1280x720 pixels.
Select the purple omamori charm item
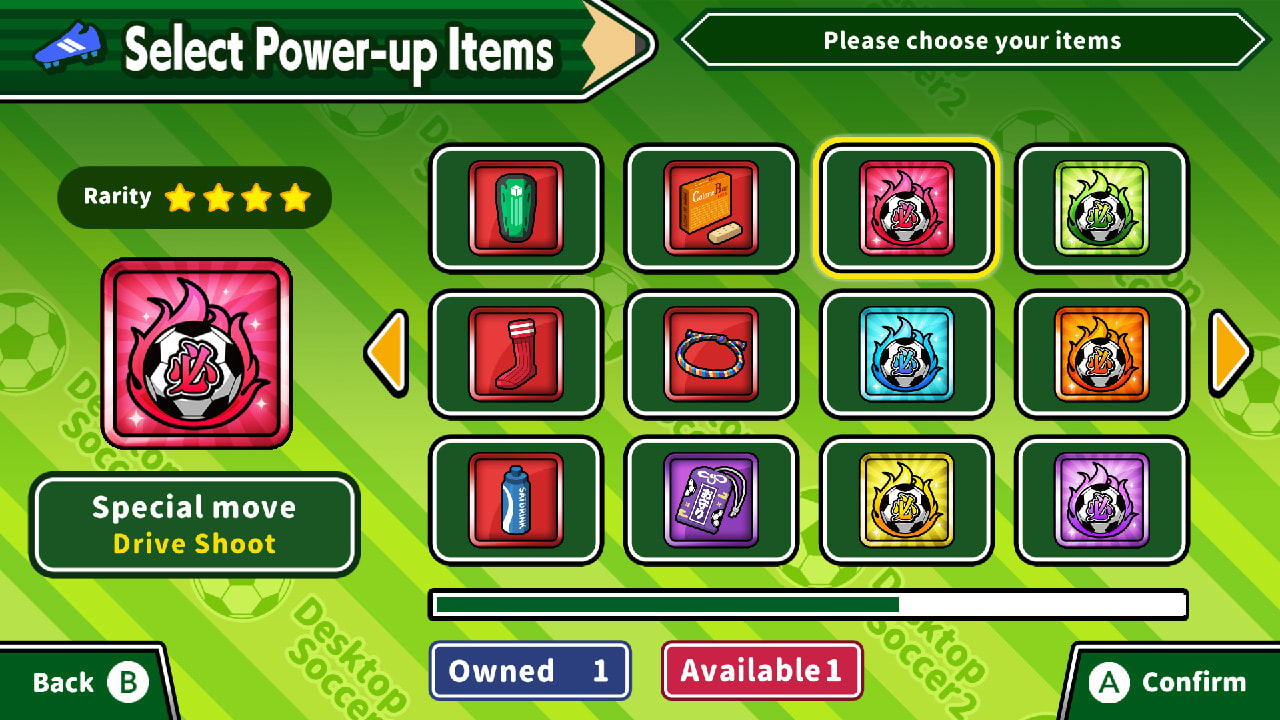710,503
